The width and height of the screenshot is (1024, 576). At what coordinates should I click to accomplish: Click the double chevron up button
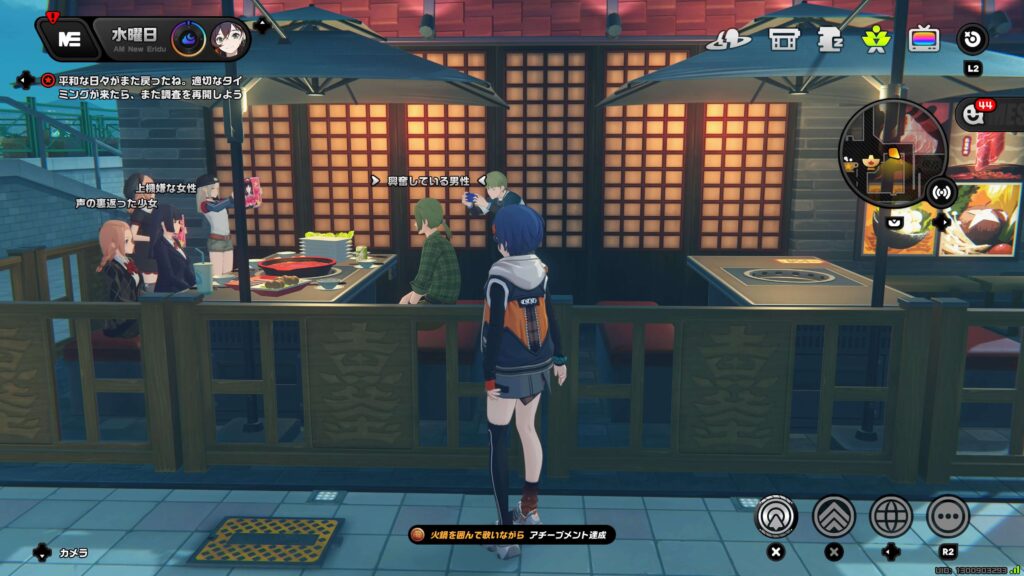(x=833, y=516)
